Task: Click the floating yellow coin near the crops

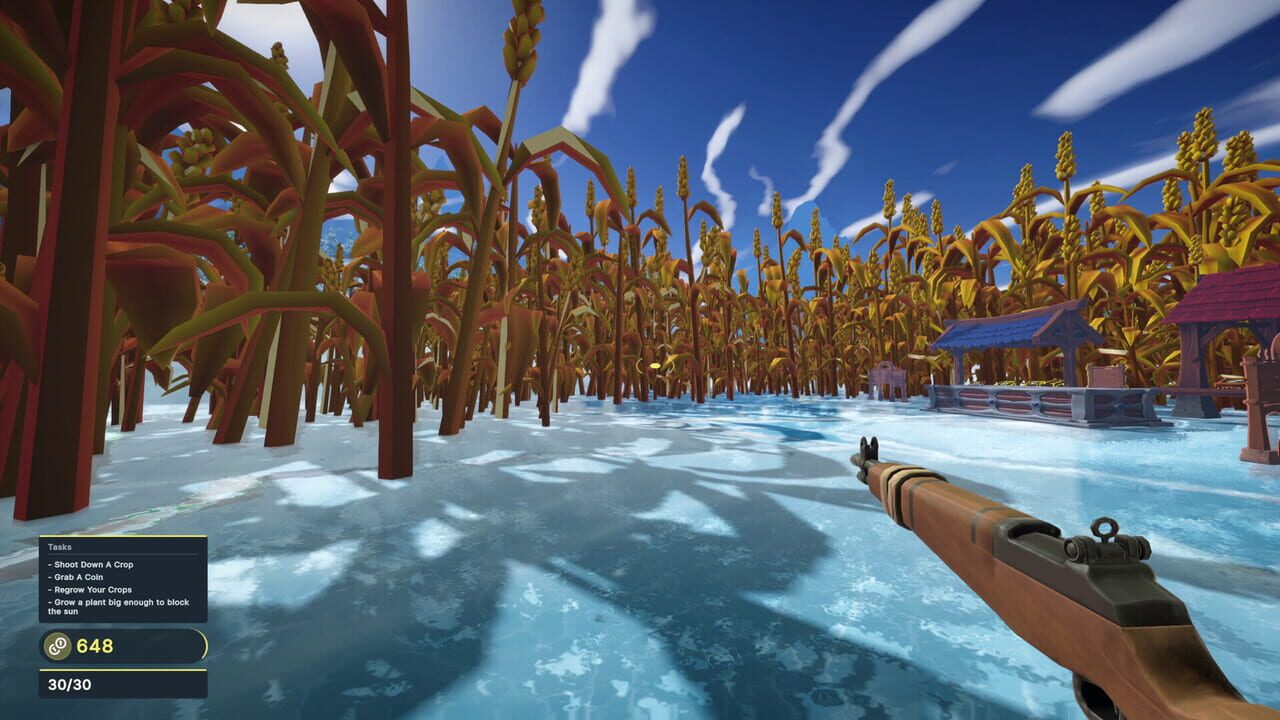Action: click(656, 366)
